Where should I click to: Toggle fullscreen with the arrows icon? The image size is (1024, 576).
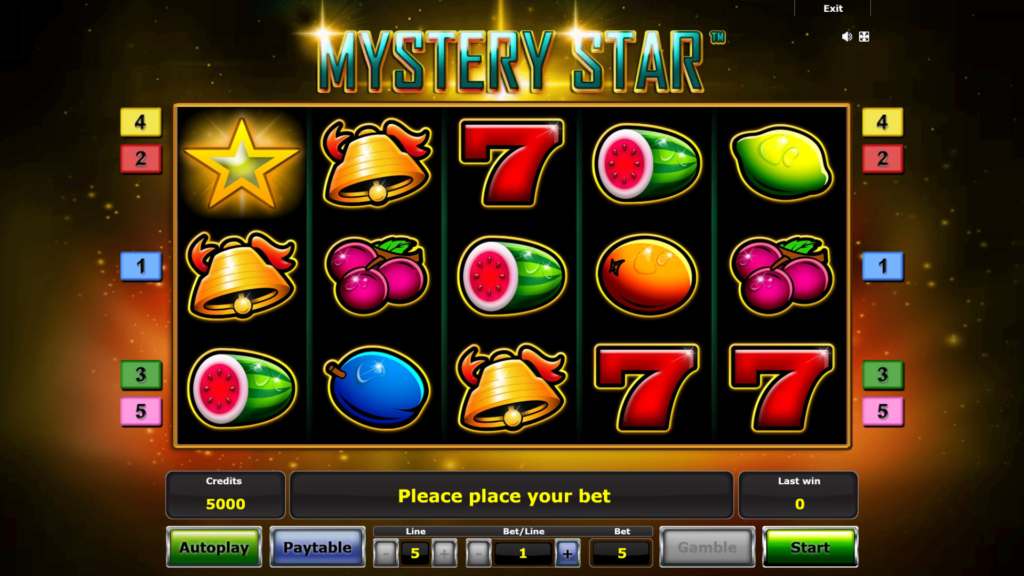864,37
